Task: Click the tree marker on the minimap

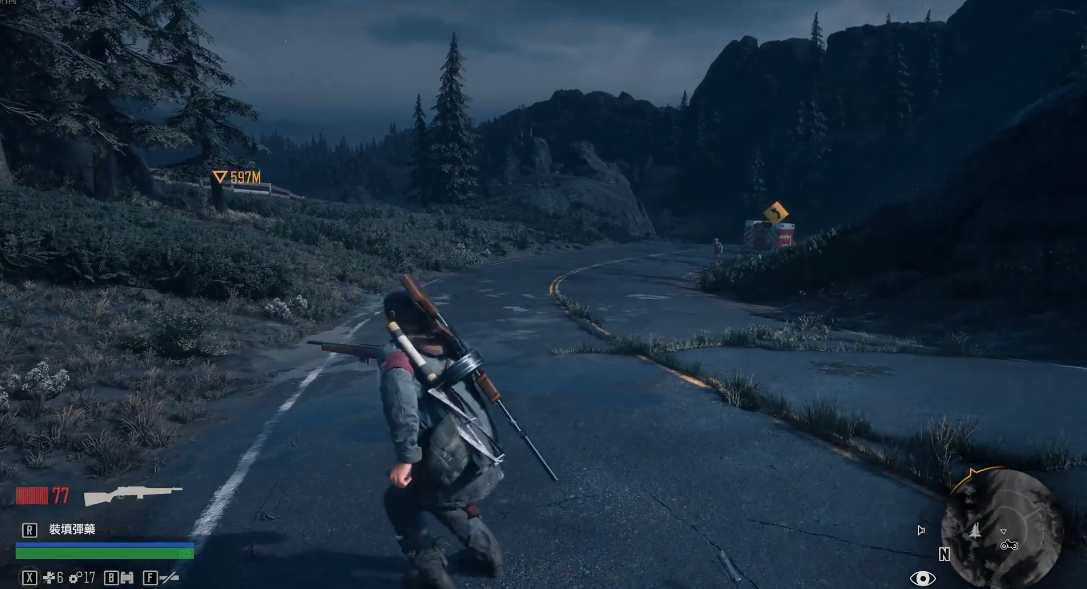Action: [974, 532]
